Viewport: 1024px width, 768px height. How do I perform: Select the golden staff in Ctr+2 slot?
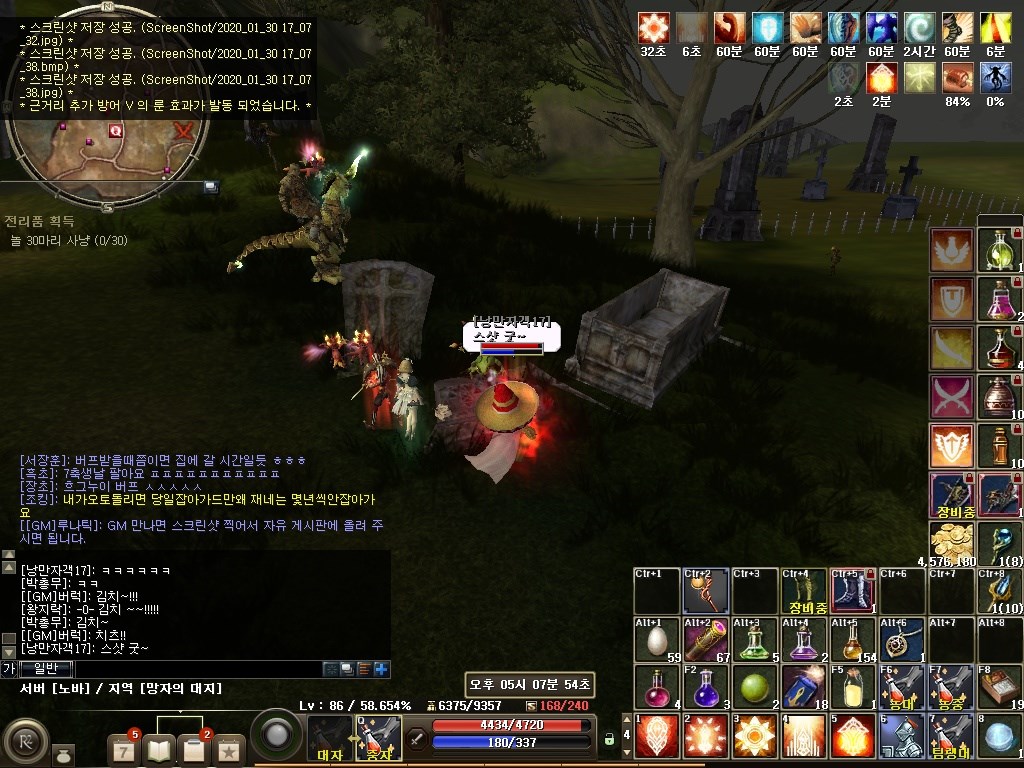click(x=705, y=593)
